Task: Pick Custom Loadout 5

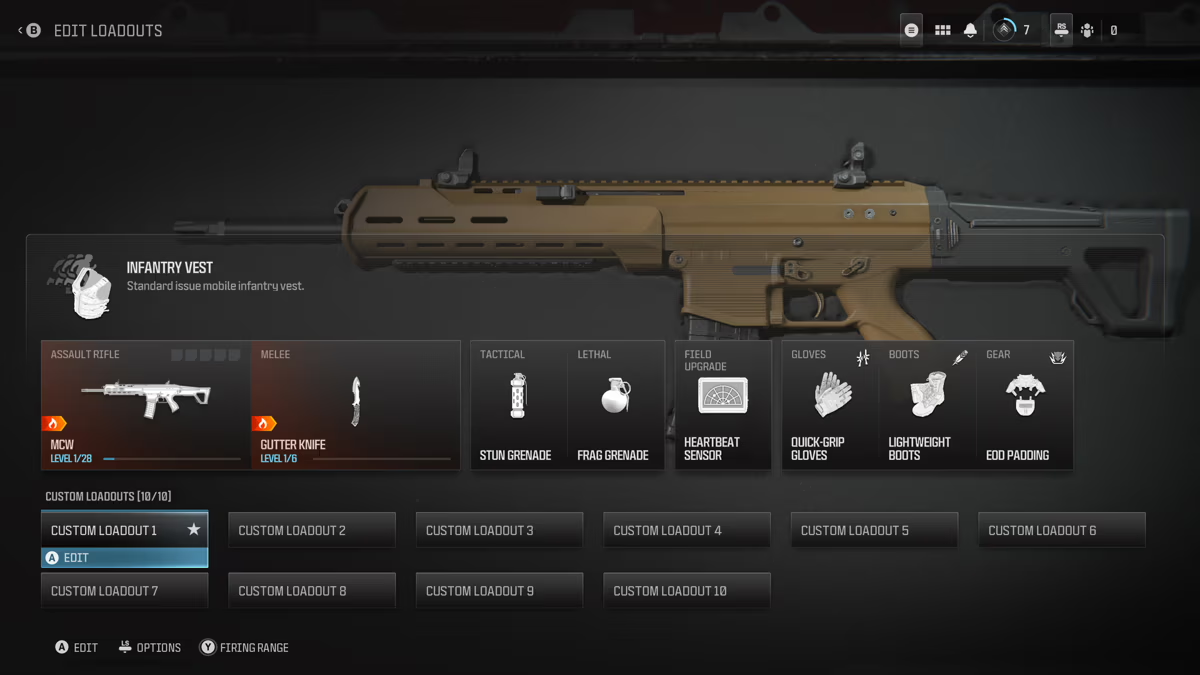Action: coord(874,530)
